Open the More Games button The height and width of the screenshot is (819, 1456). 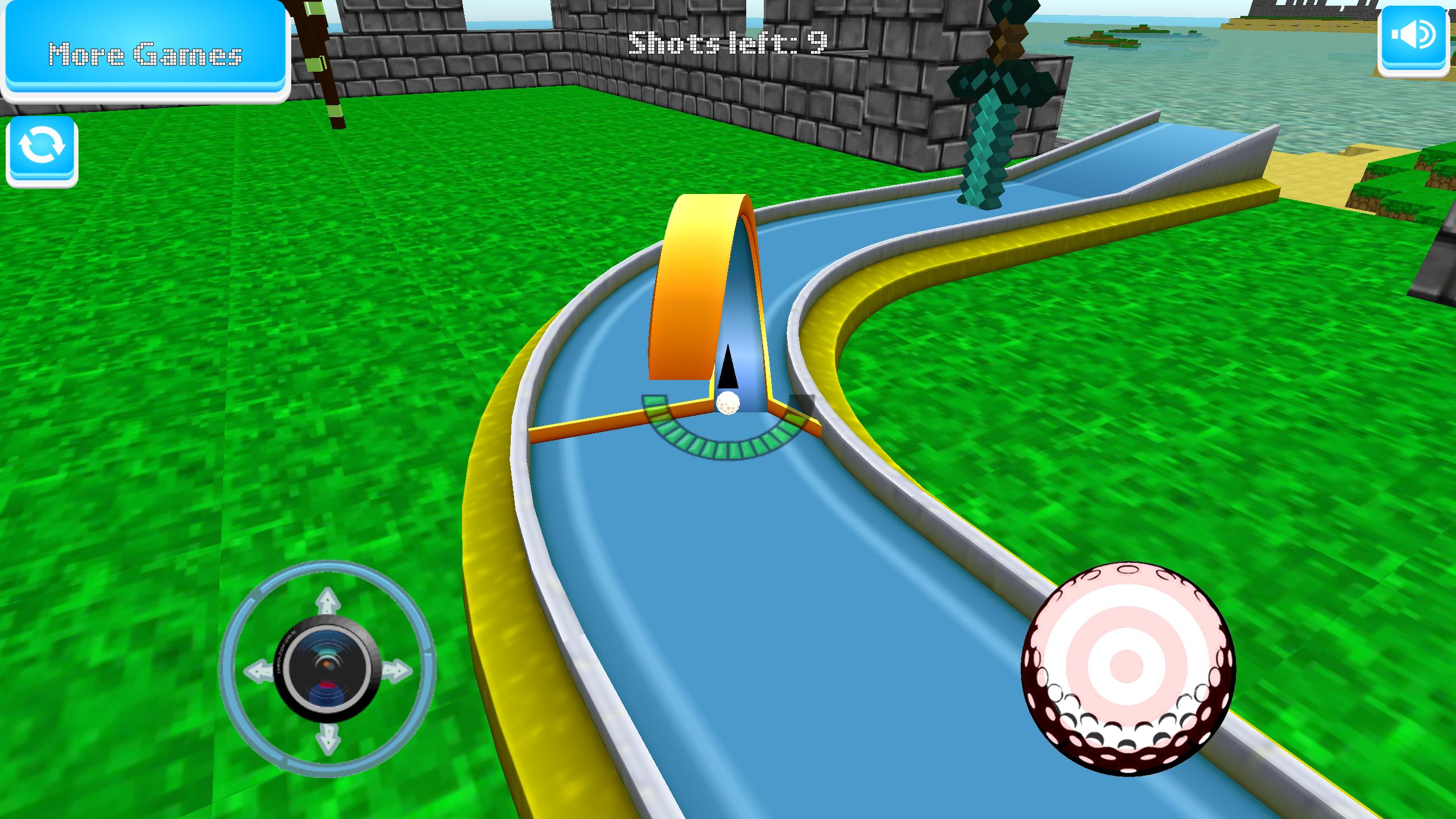145,52
